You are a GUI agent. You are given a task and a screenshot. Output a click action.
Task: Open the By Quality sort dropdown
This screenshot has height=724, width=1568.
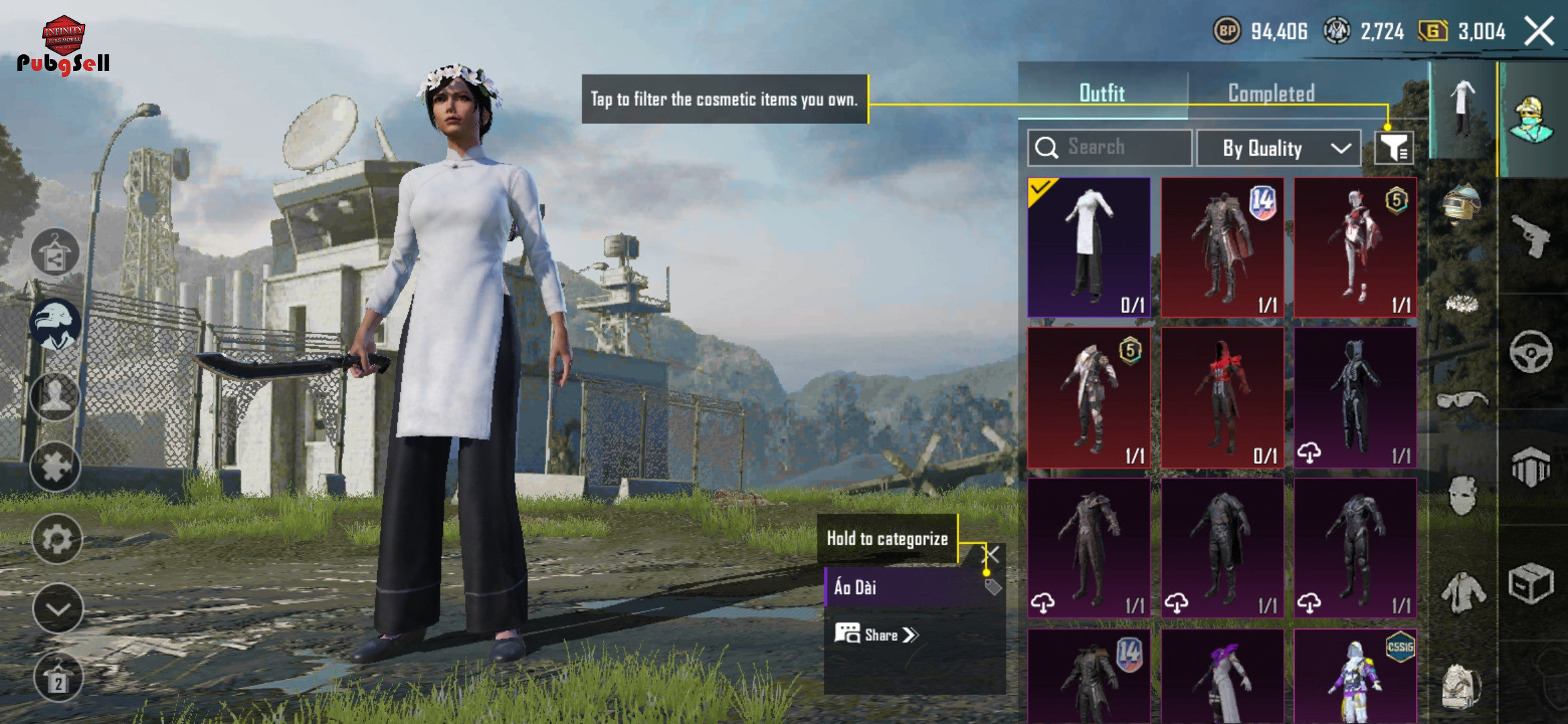point(1279,148)
